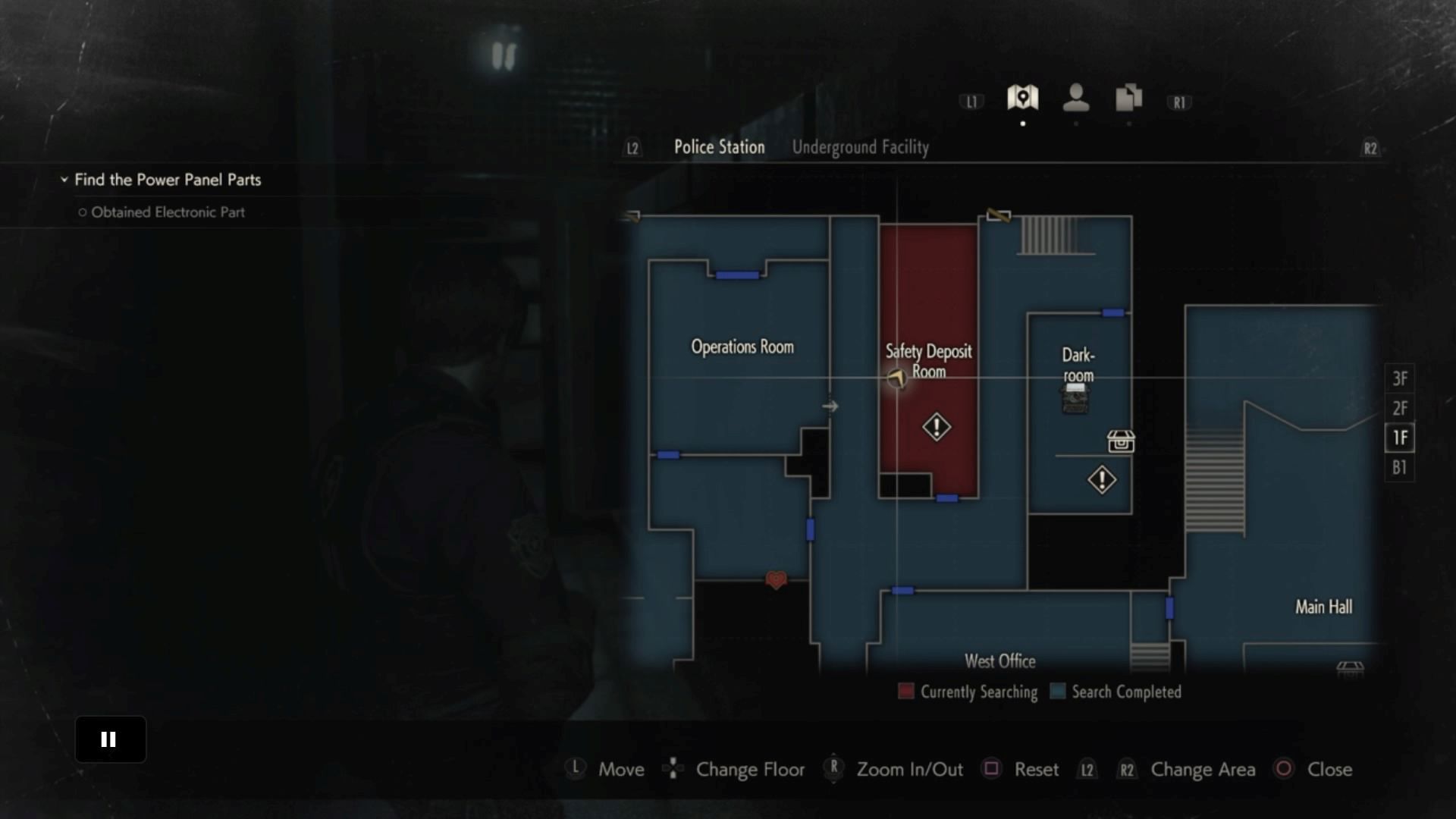Switch map to floor 2F
This screenshot has width=1456, height=819.
[1399, 408]
